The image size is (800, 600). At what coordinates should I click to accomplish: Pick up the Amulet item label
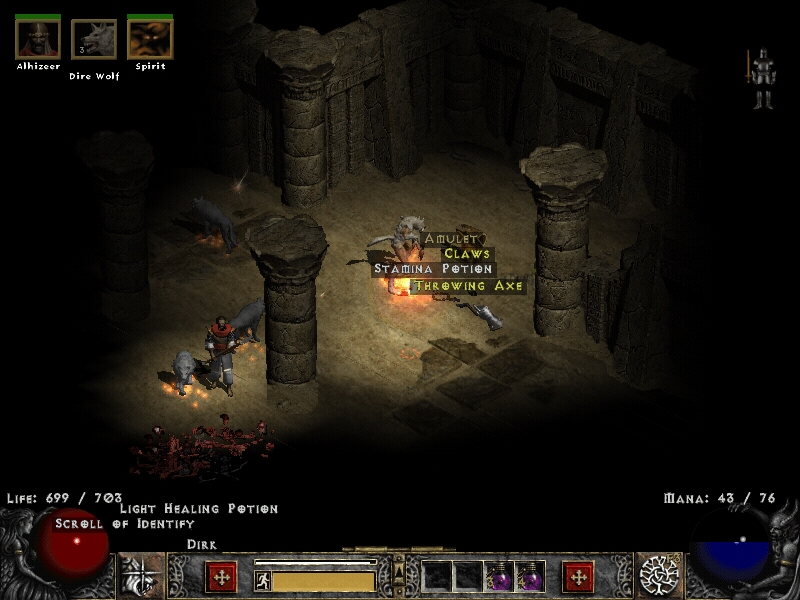click(452, 239)
